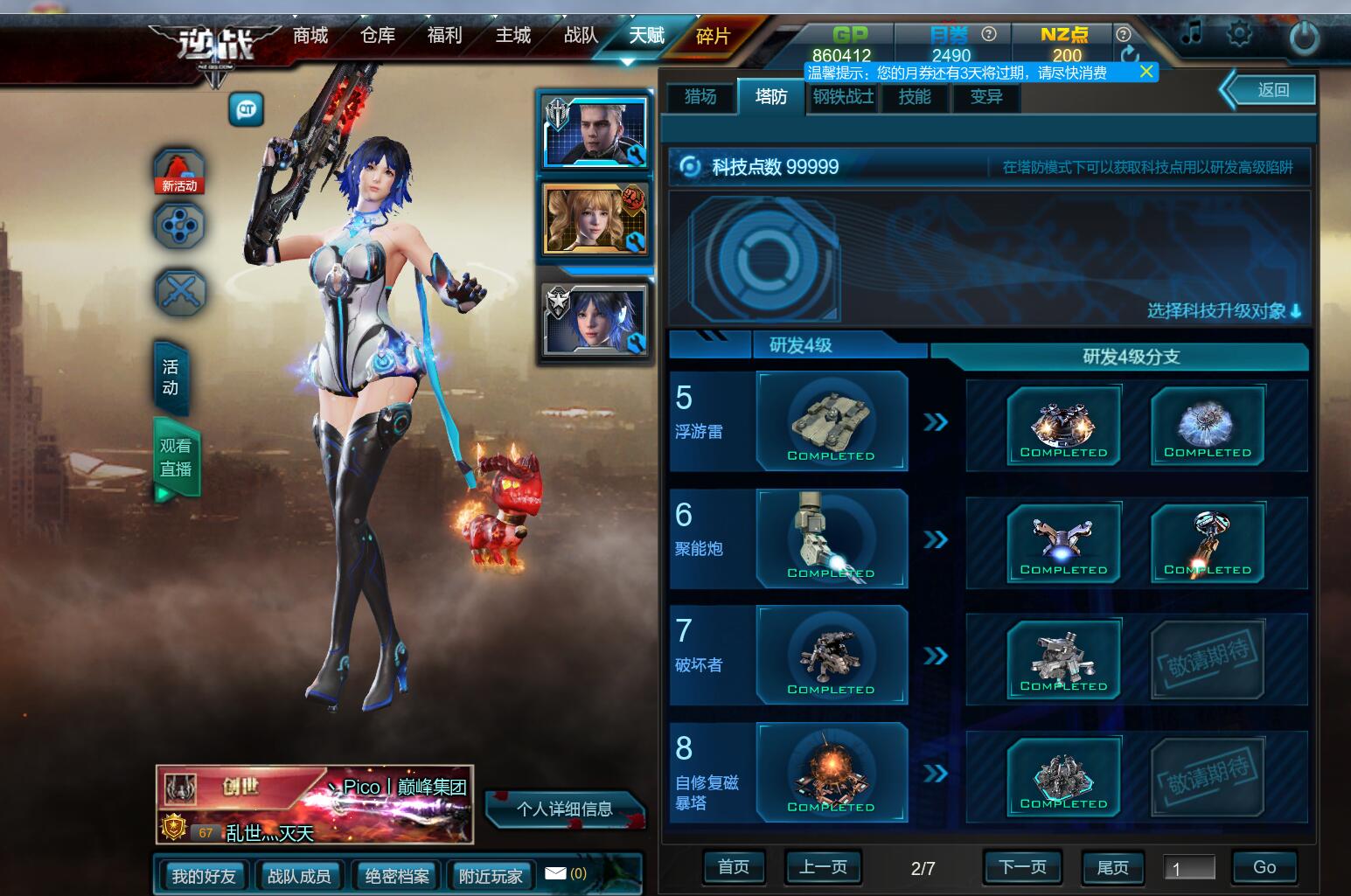The height and width of the screenshot is (896, 1351).
Task: Go to 下一页 next page
Action: click(1022, 866)
